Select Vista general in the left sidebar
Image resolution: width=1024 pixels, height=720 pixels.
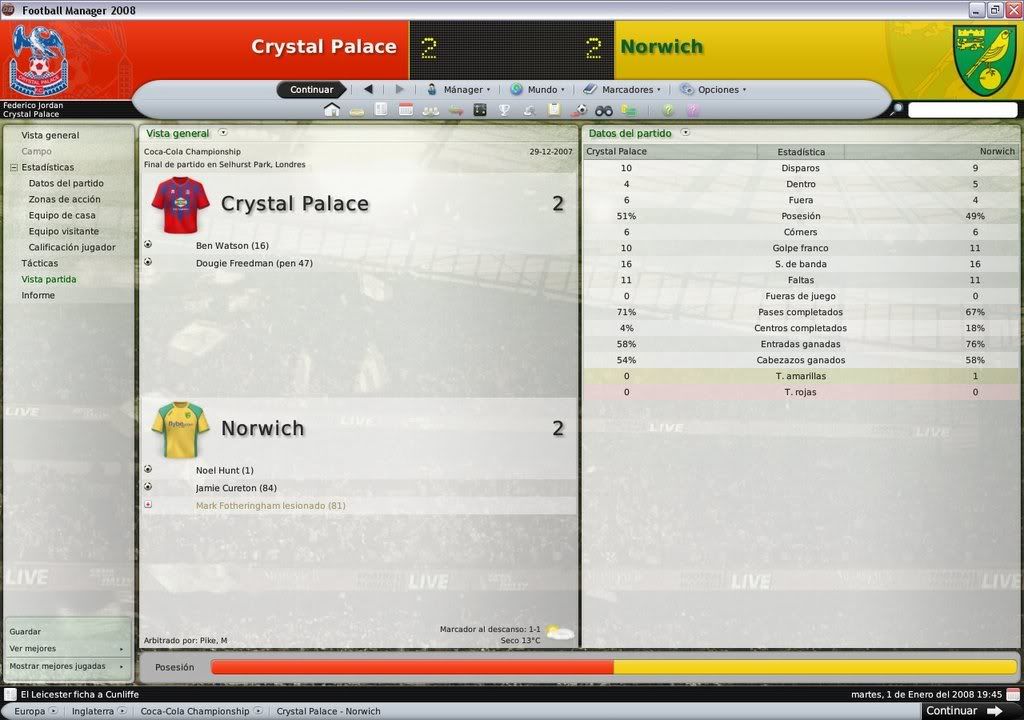(x=50, y=135)
